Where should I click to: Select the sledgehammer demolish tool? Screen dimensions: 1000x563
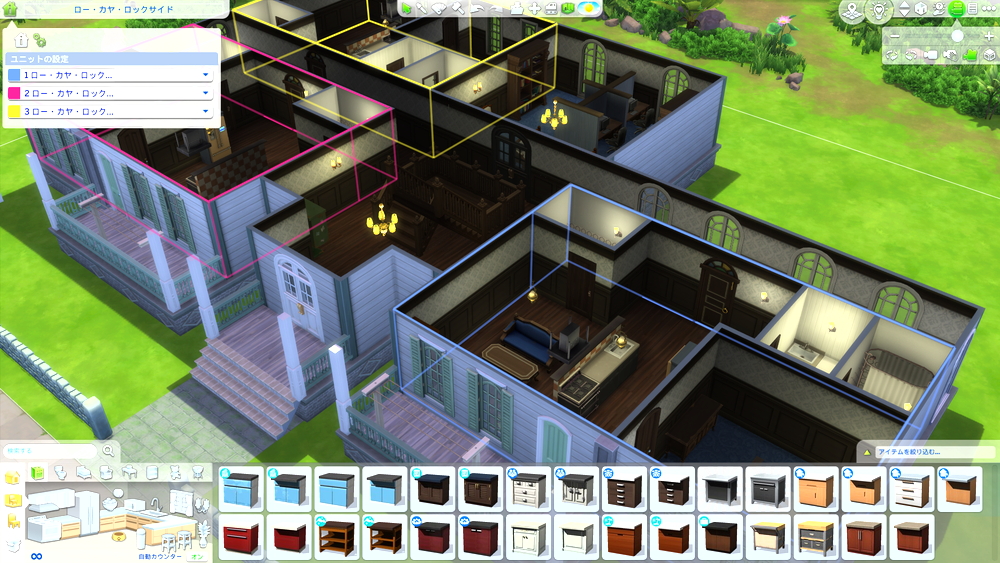point(456,8)
